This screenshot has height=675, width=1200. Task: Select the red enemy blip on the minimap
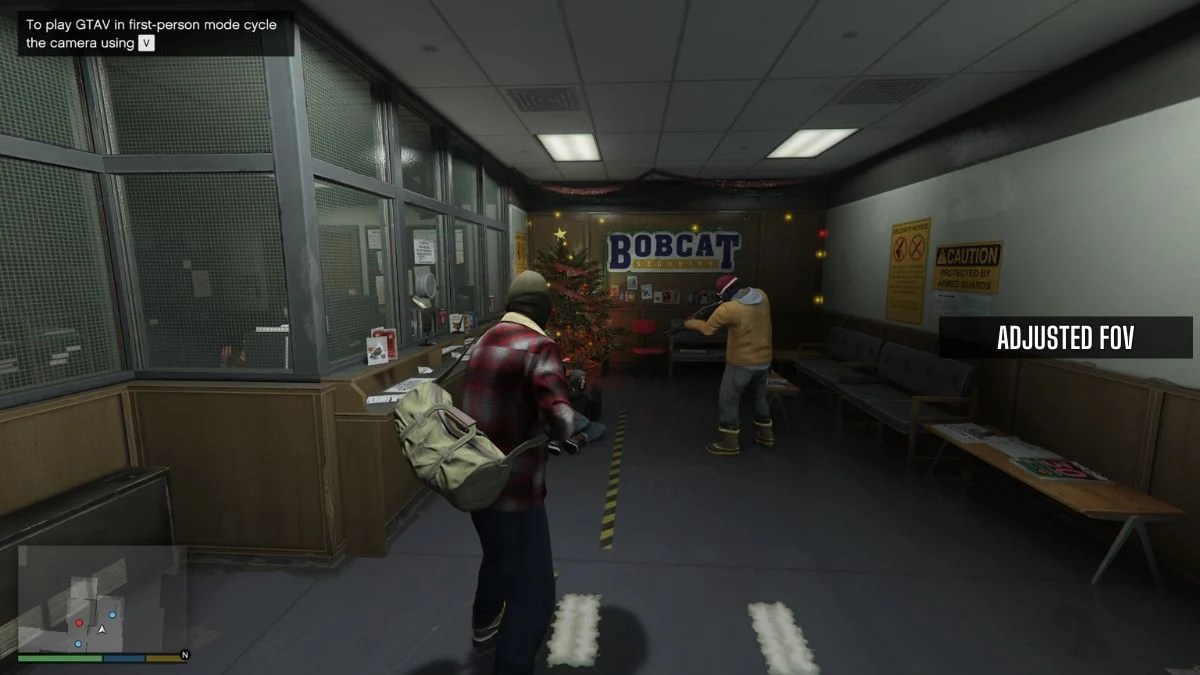coord(79,622)
